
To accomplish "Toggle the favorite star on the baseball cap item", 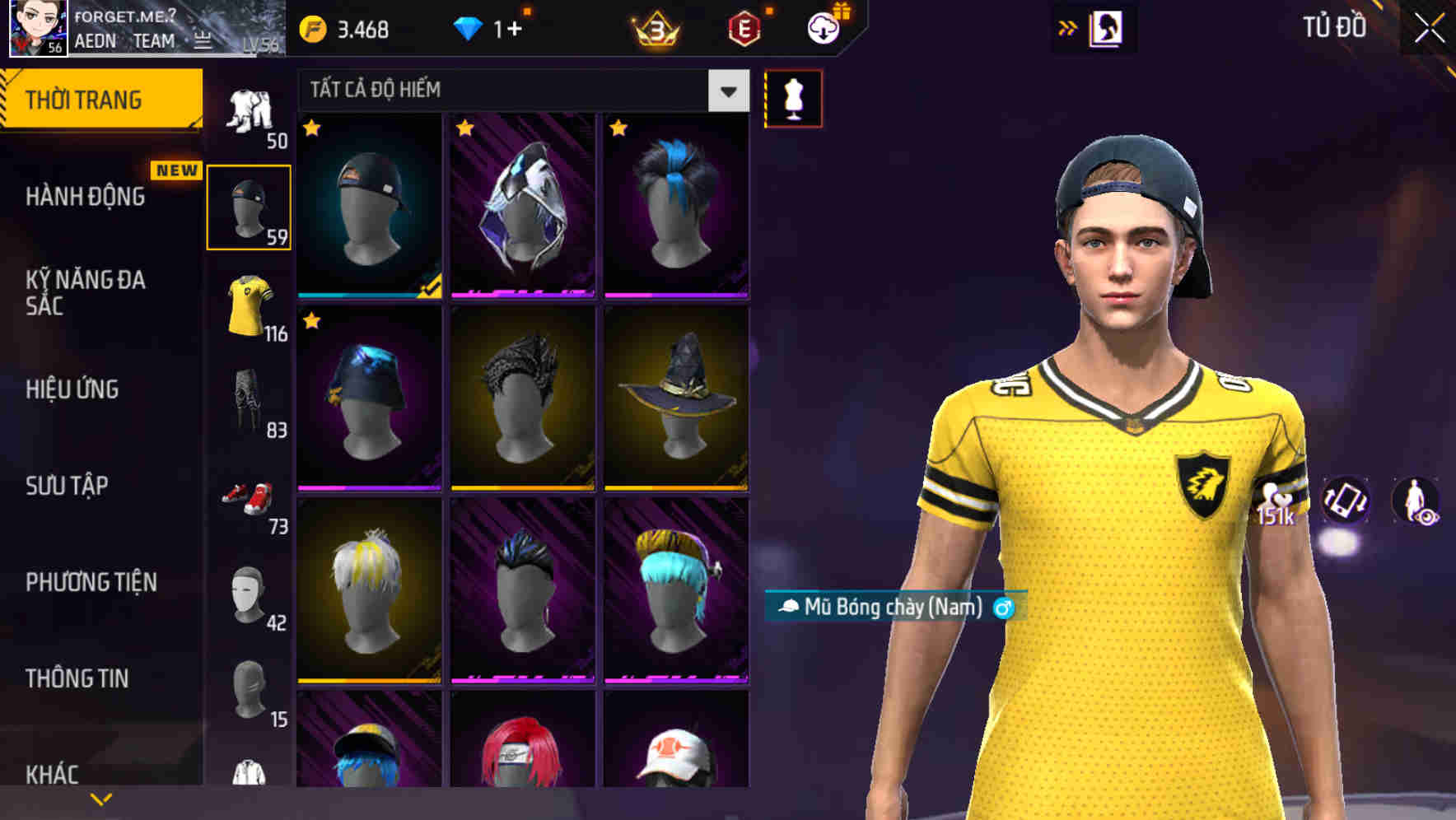I will [x=311, y=129].
